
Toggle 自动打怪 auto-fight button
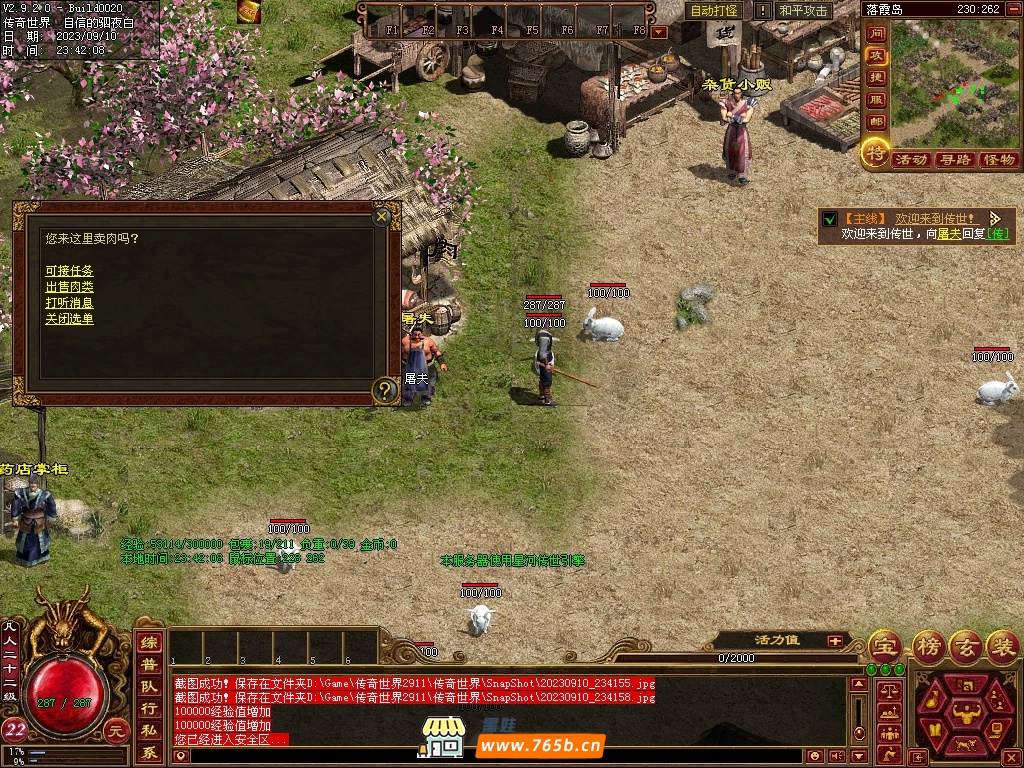715,11
